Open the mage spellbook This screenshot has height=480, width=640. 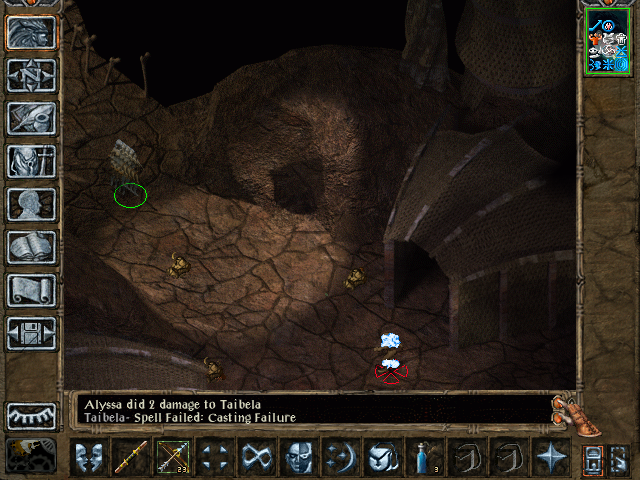pos(32,248)
